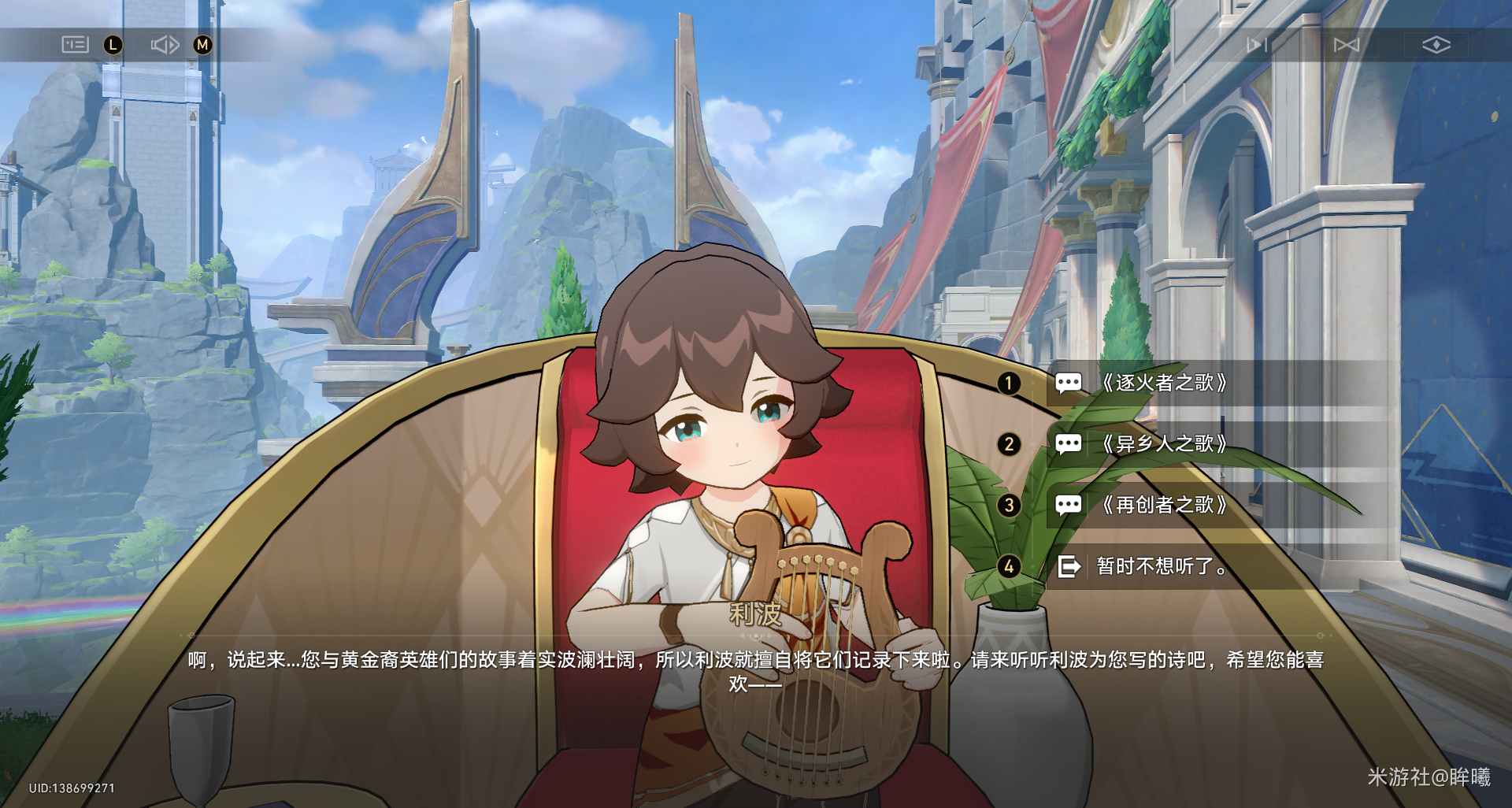Image resolution: width=1512 pixels, height=808 pixels.
Task: Select the reply《异乡人之歌》
Action: click(1164, 444)
